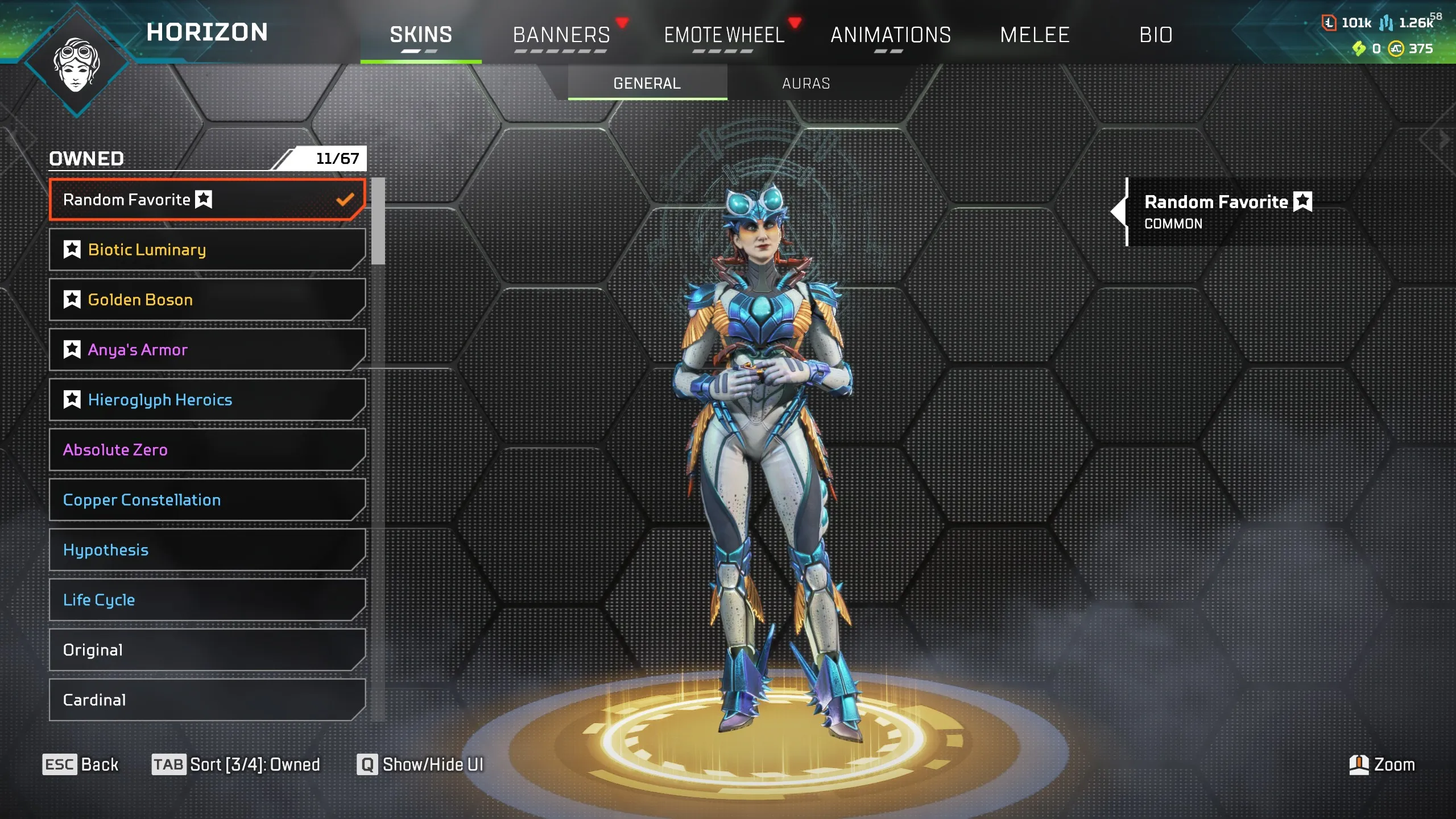Toggle favorite on Hieroglyph Heroics skin
The height and width of the screenshot is (819, 1456).
point(72,399)
